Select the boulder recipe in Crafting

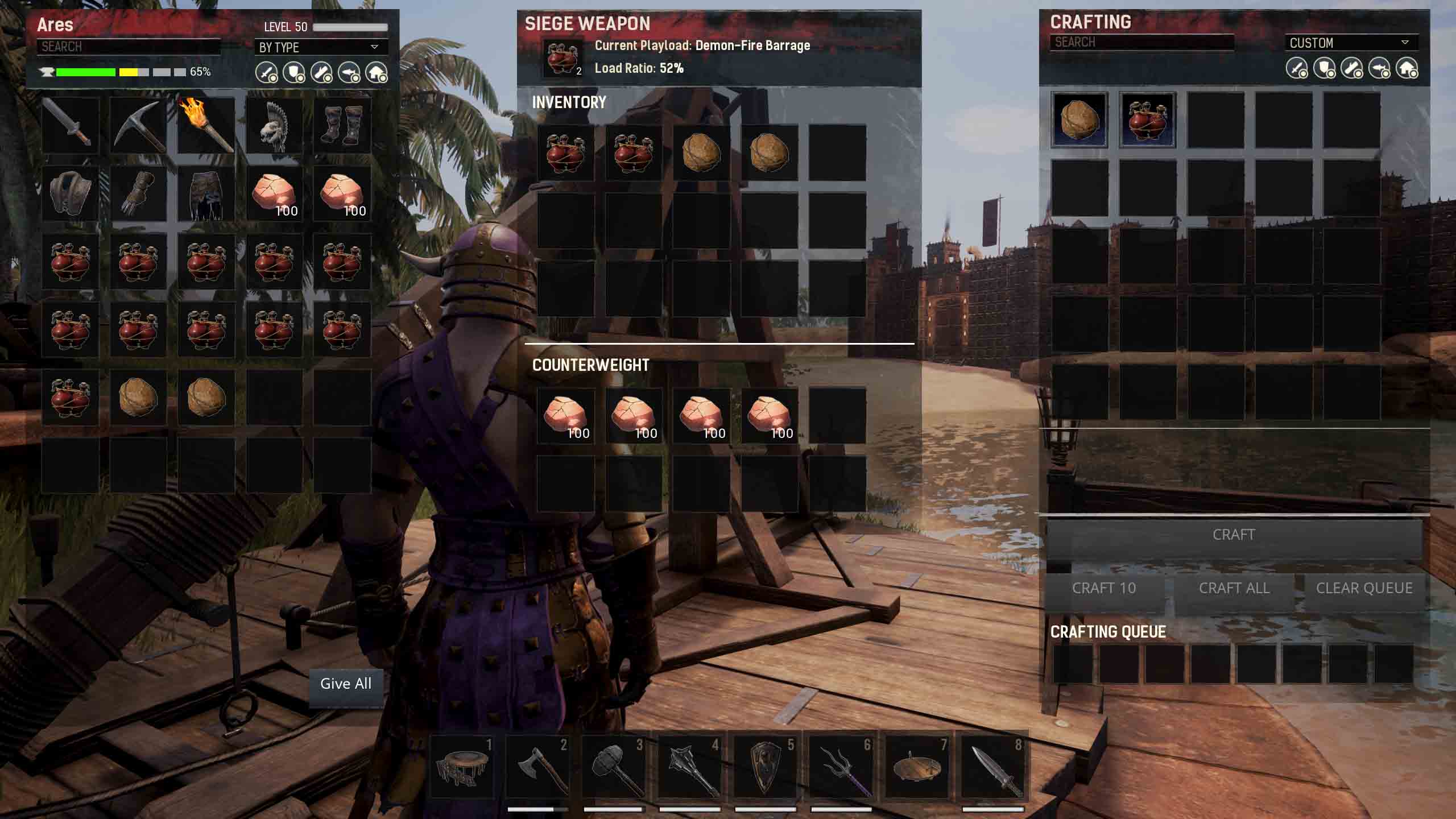click(1079, 120)
